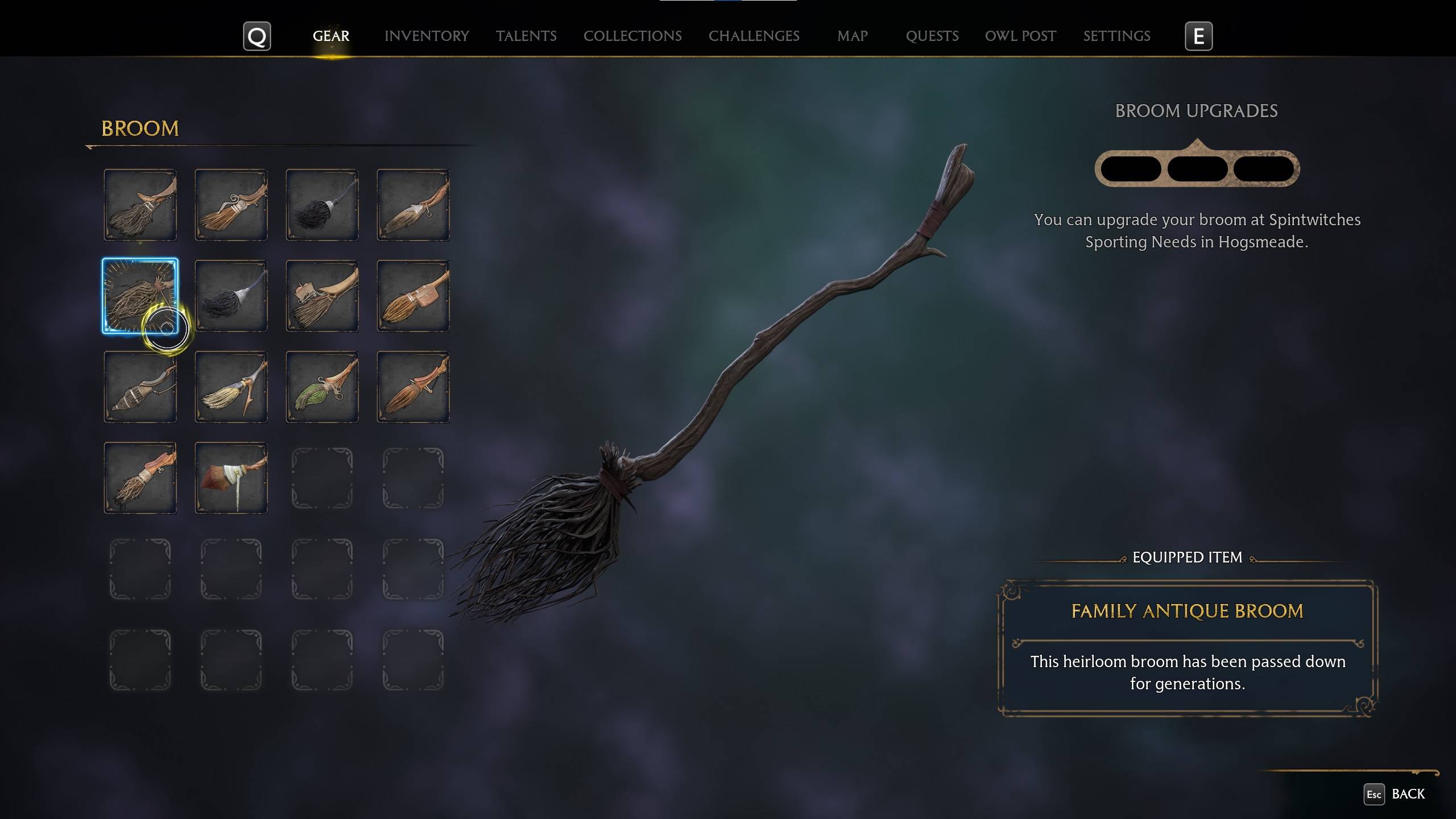
Task: Select the green-bristled broom thumbnail
Action: click(322, 387)
